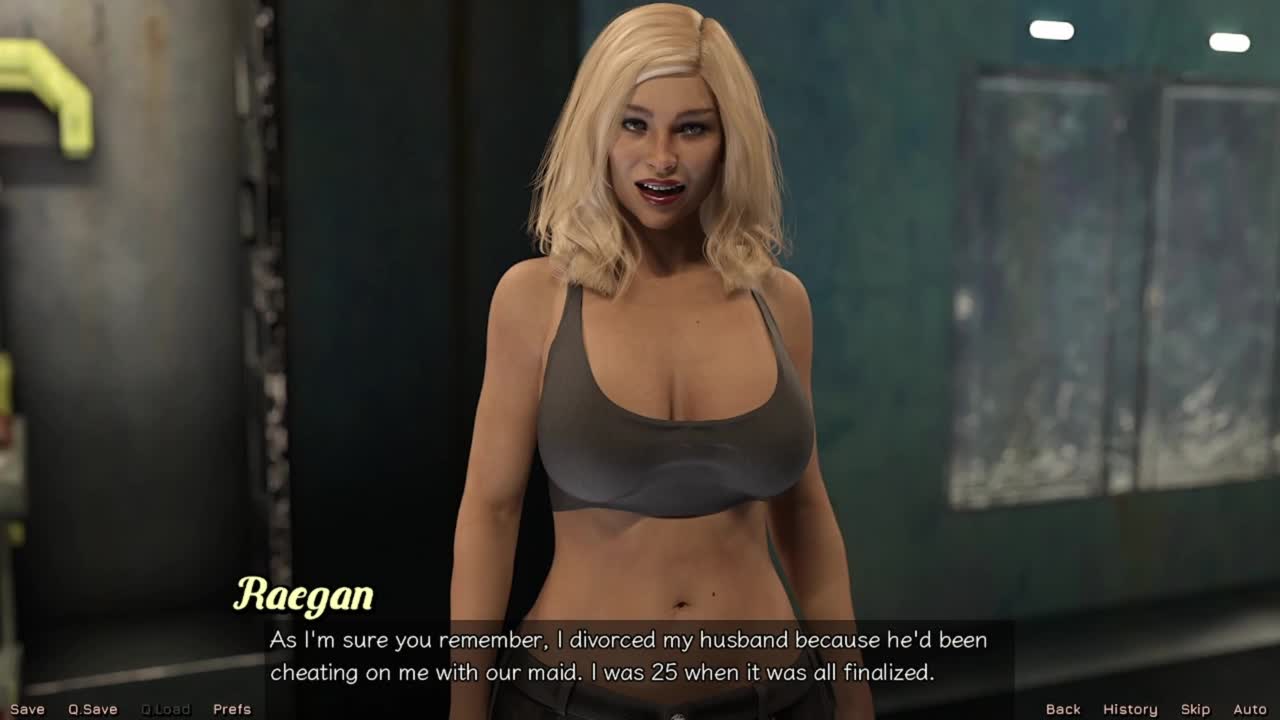Activate Skip to fast-forward dialogue

(1195, 709)
